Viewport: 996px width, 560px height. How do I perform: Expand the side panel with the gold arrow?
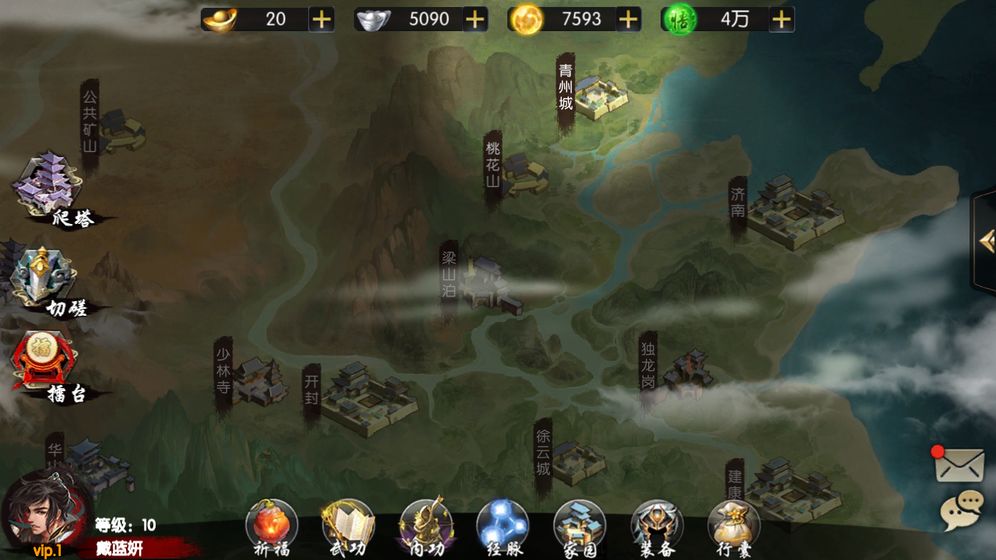(985, 241)
